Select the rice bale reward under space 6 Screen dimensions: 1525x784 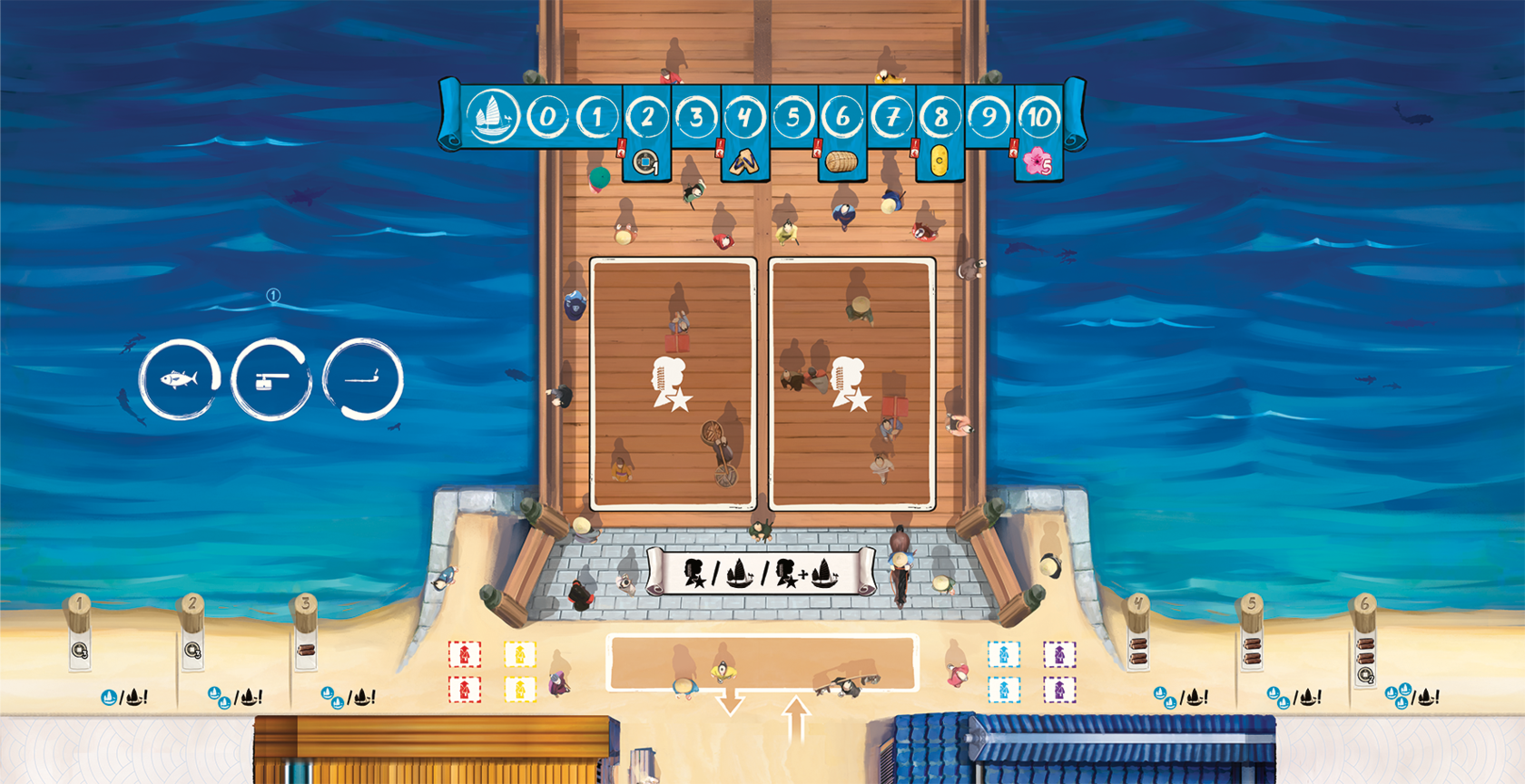point(841,162)
